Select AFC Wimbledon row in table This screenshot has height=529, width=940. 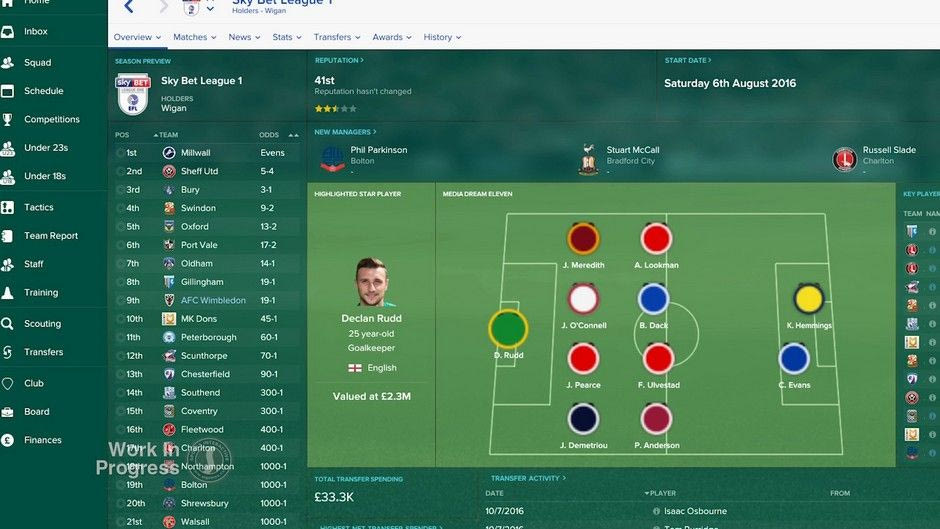213,300
